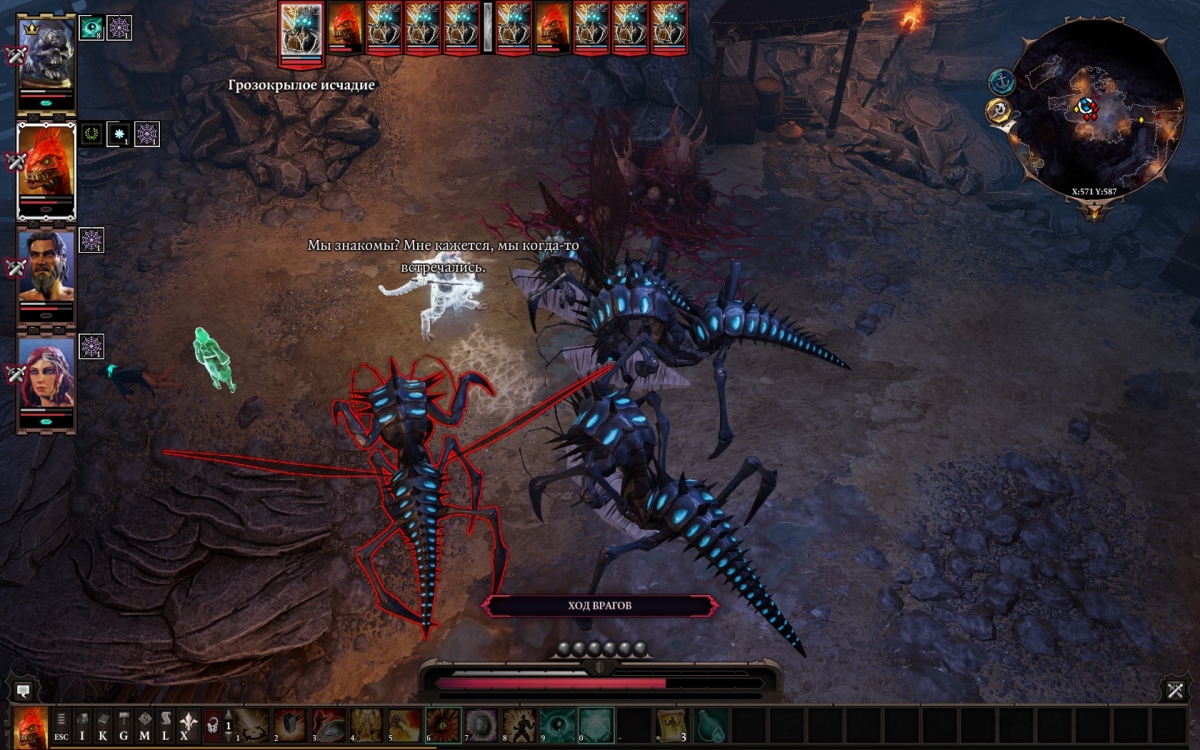Open the main menu via ESC button
This screenshot has width=1200, height=750.
[62, 724]
